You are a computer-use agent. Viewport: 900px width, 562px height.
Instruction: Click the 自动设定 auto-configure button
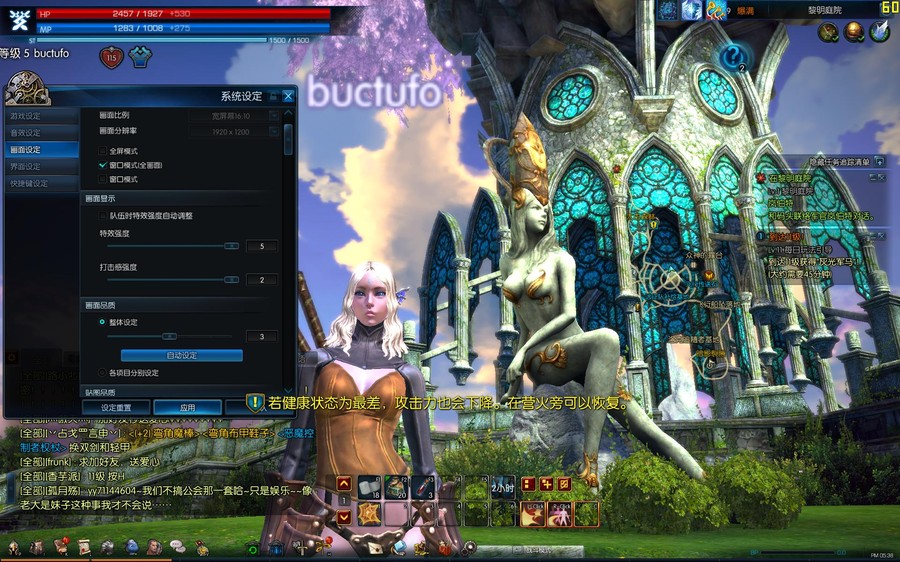point(182,355)
